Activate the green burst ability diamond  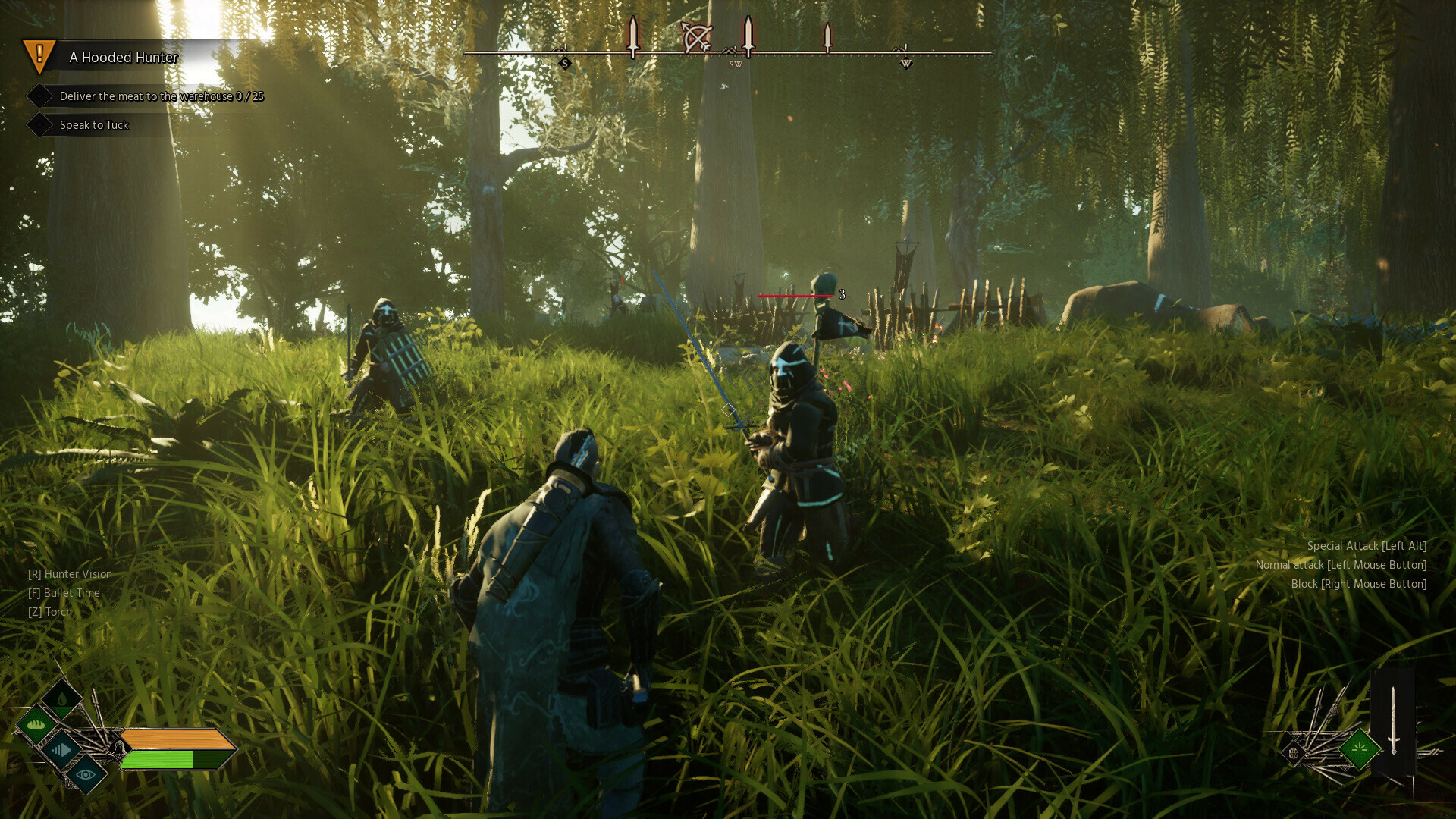coord(1359,748)
